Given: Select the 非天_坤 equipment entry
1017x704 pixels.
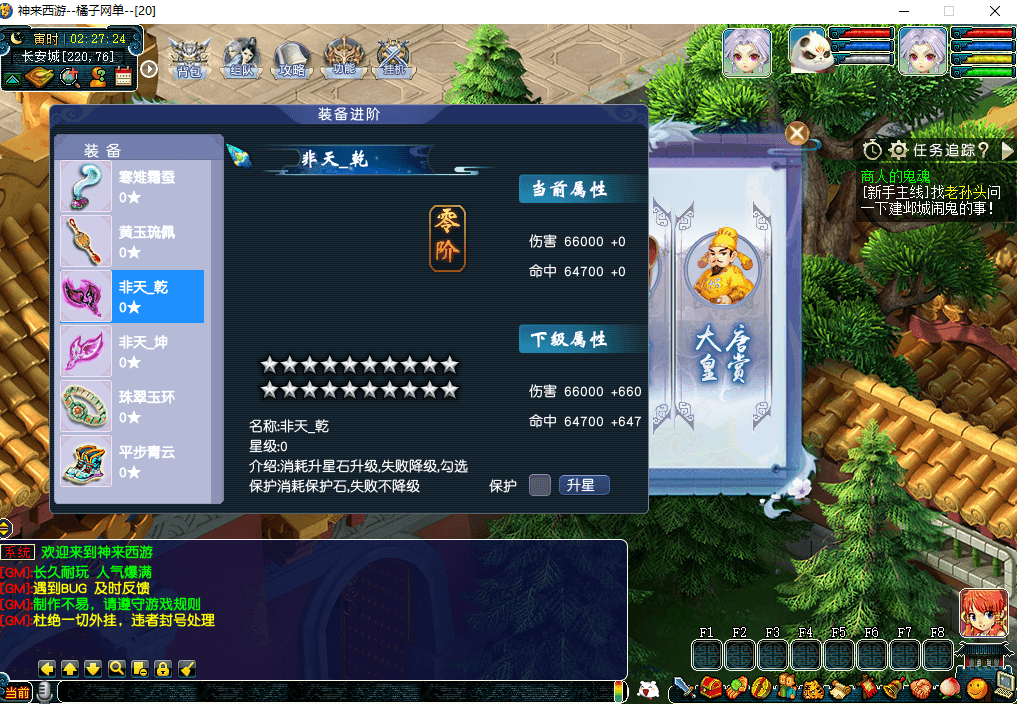Looking at the screenshot, I should [132, 351].
